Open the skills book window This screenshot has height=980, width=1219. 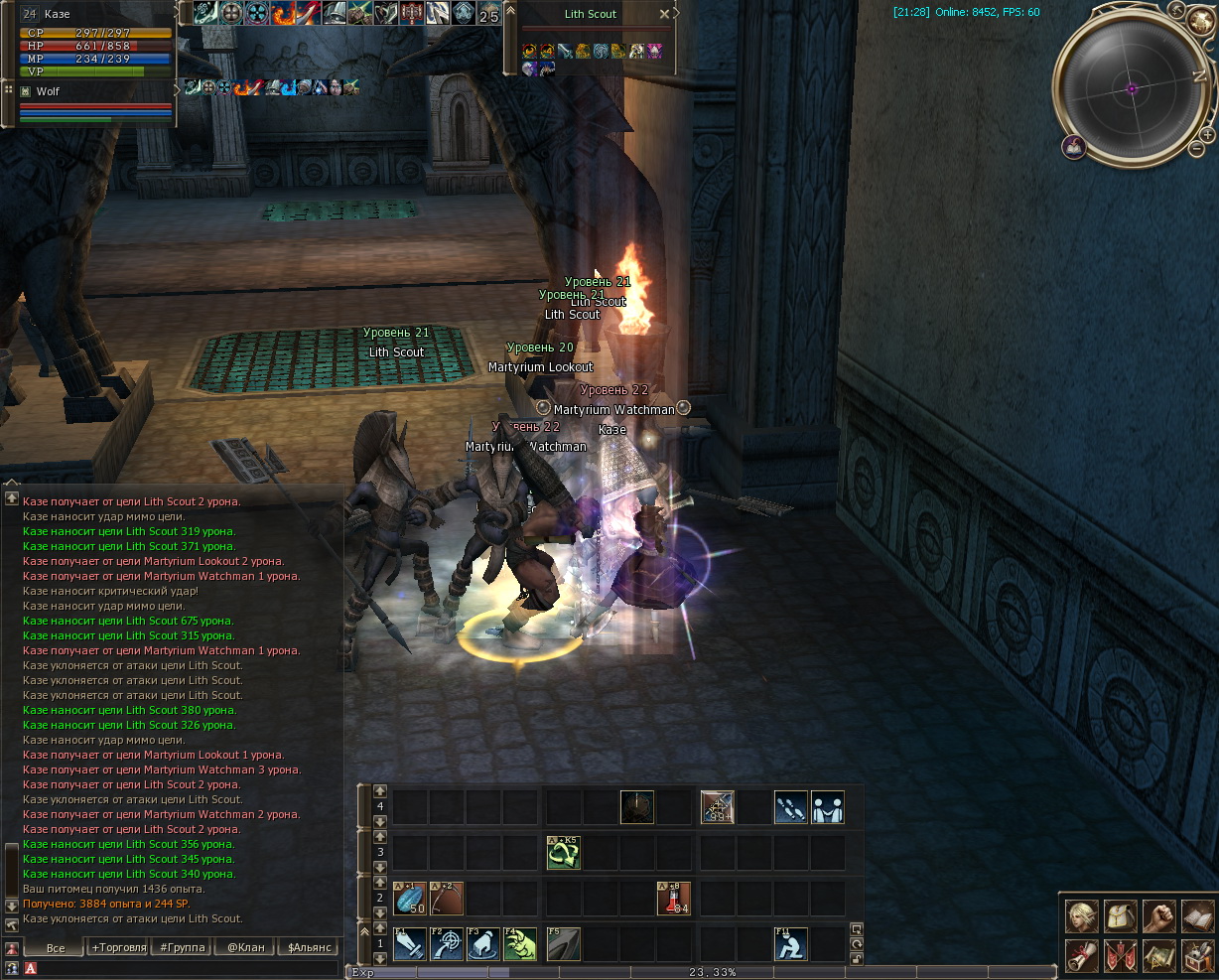1197,915
